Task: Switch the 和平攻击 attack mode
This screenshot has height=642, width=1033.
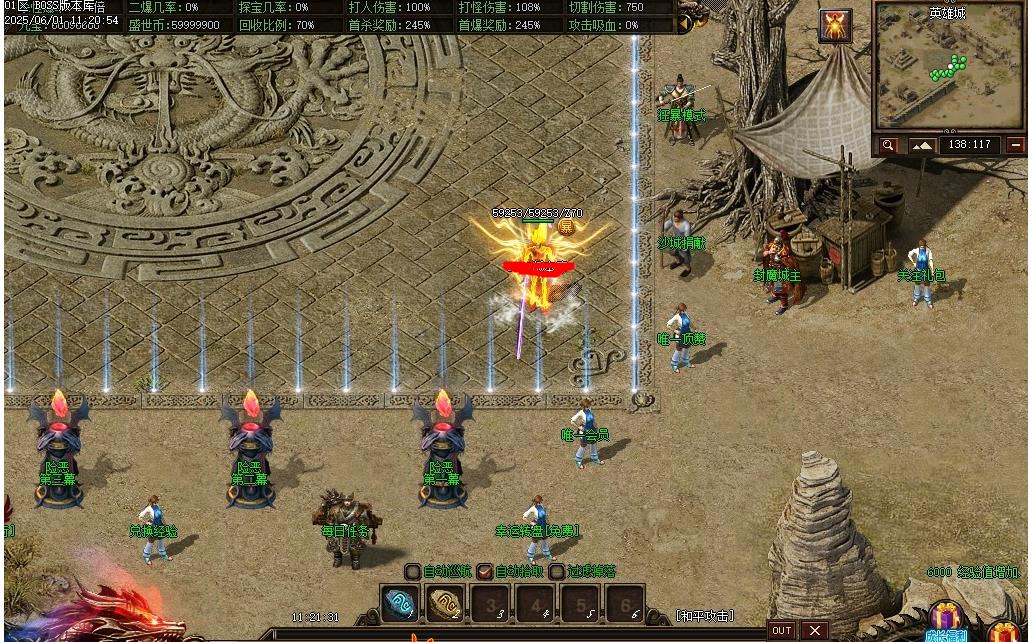Action: pos(704,616)
